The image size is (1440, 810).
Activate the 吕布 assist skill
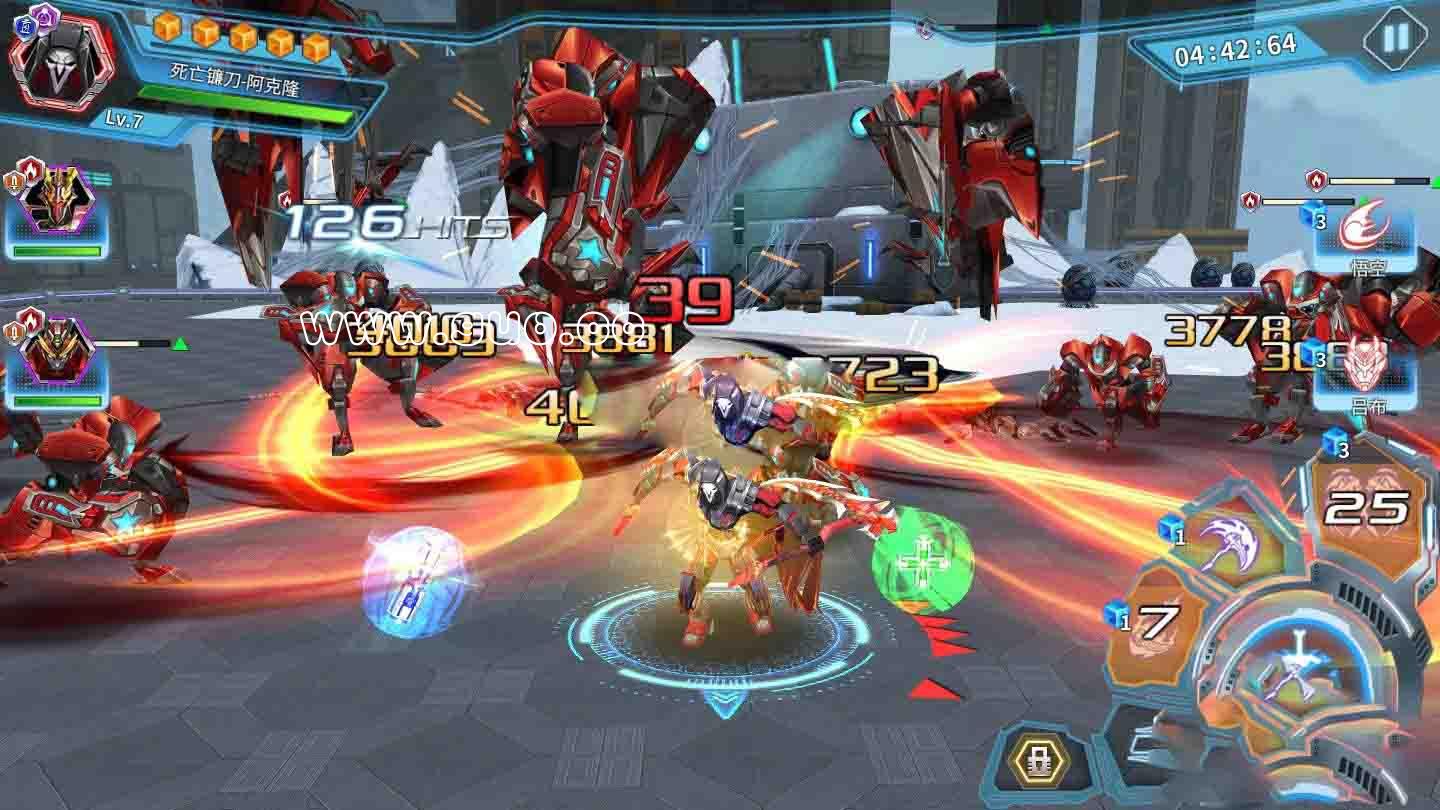[1364, 372]
